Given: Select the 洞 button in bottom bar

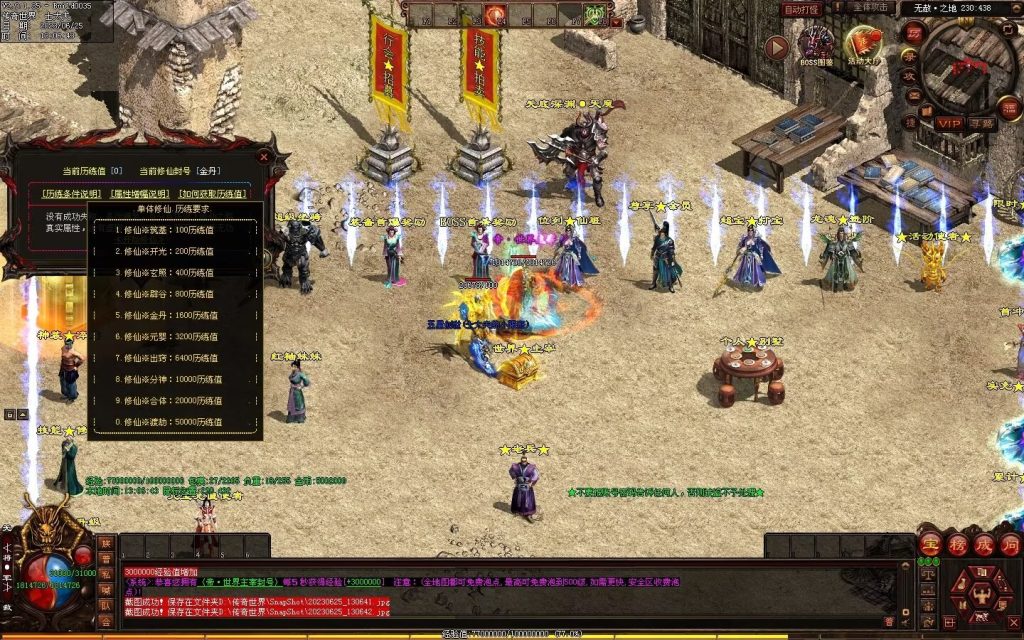Looking at the screenshot, I should 1009,545.
